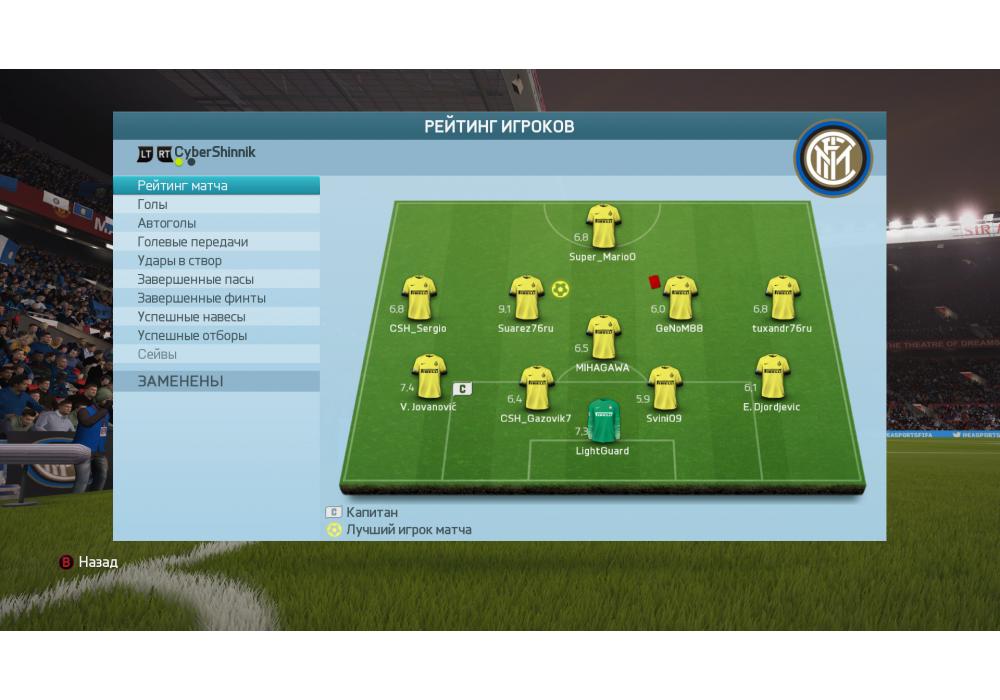Choose Голевые передачи in the list
This screenshot has width=1000, height=700.
pyautogui.click(x=216, y=242)
